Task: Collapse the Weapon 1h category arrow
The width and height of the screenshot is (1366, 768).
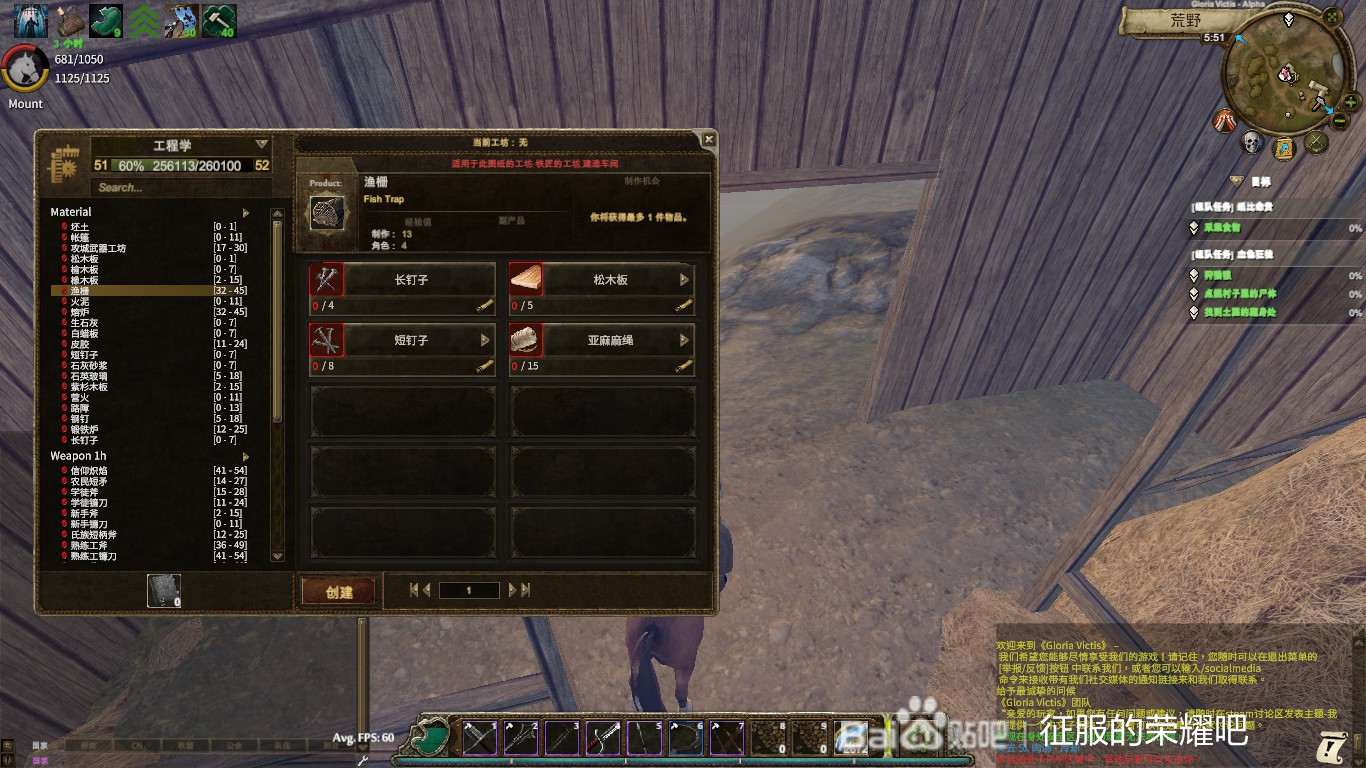Action: pos(246,456)
